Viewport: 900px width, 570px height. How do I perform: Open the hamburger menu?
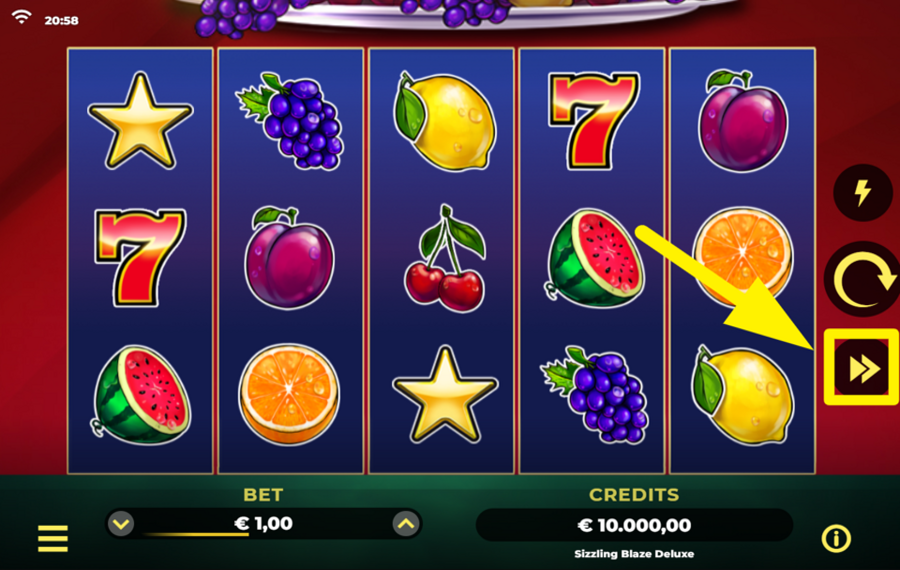(53, 539)
